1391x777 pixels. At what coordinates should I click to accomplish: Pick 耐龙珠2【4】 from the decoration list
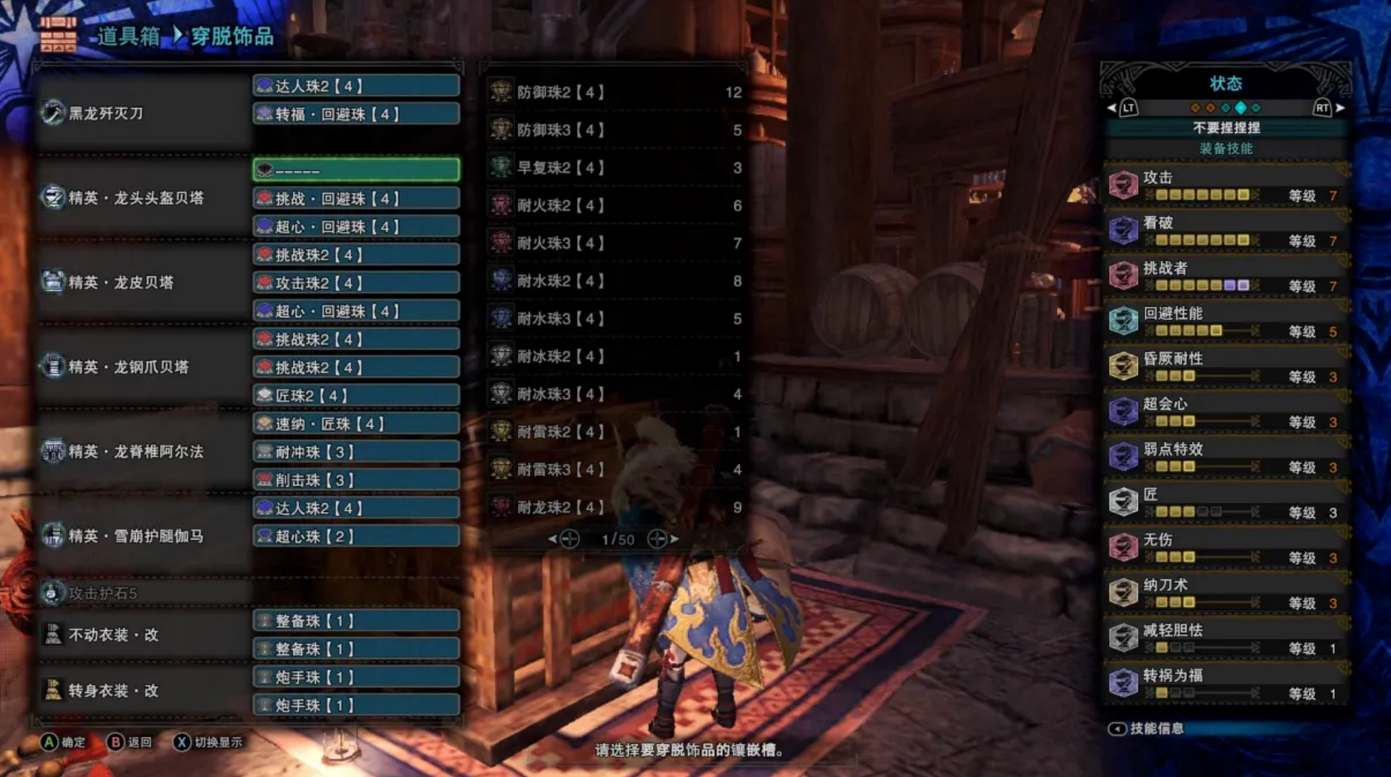pyautogui.click(x=615, y=507)
